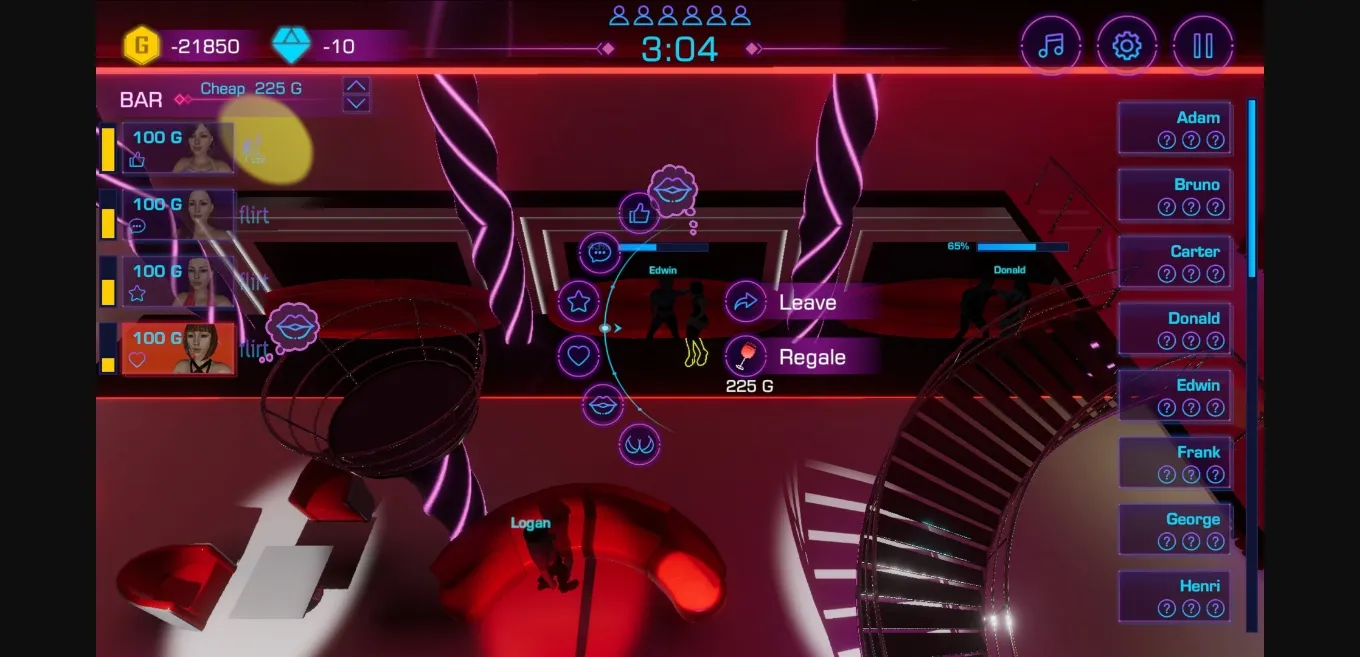Select Edwin in the guest list

click(x=1174, y=397)
